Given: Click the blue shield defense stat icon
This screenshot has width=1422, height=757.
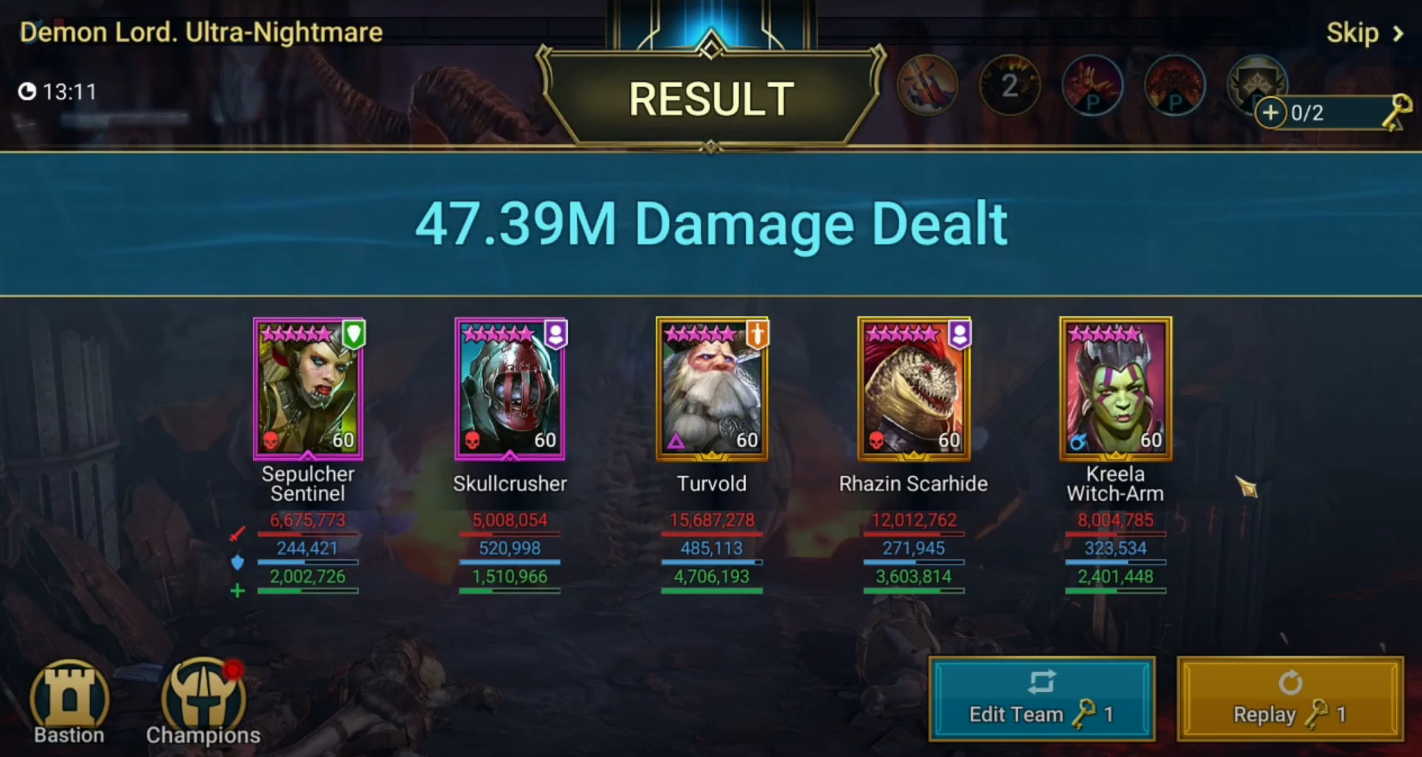Looking at the screenshot, I should tap(237, 561).
